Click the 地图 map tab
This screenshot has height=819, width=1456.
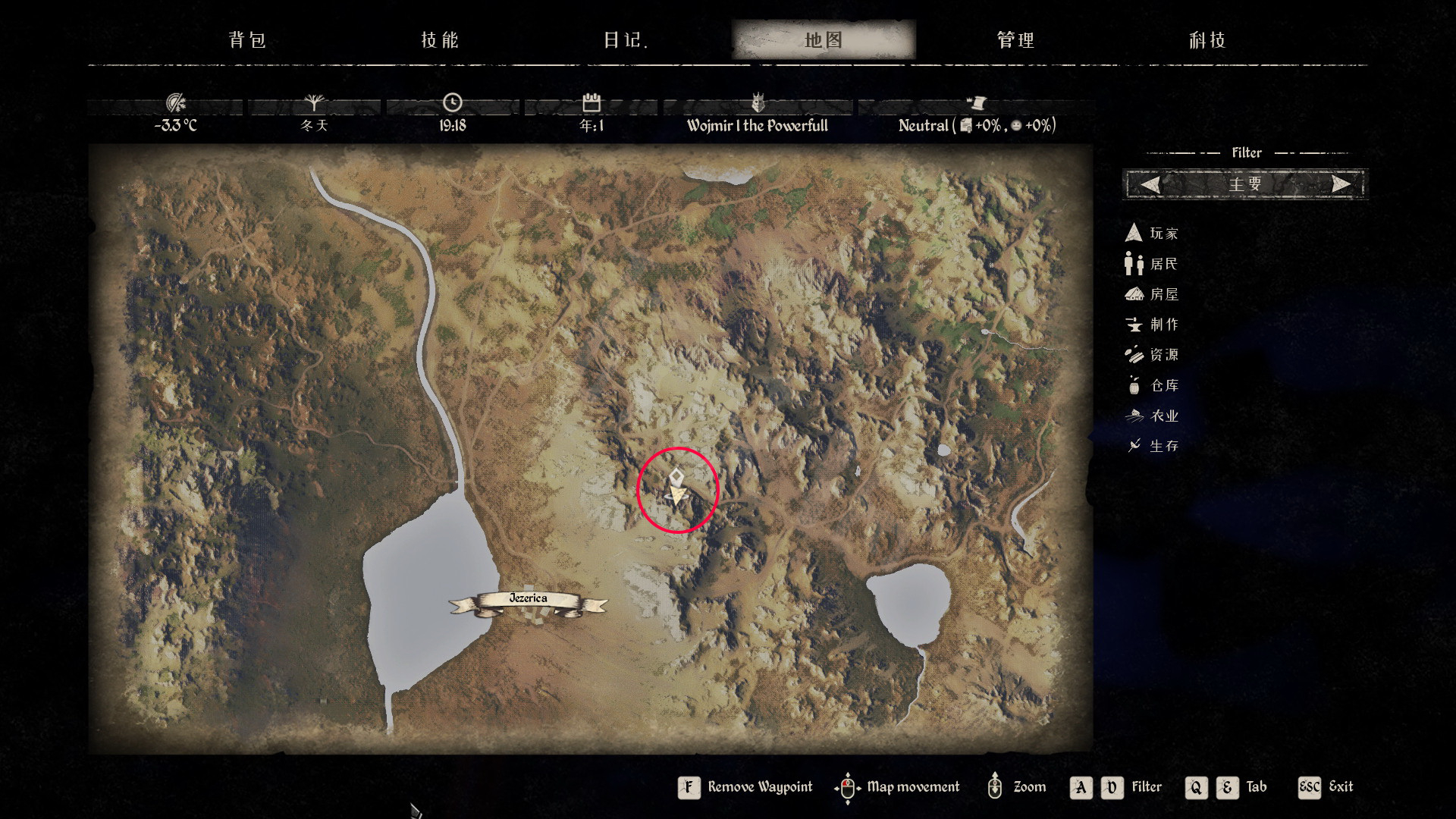[824, 40]
